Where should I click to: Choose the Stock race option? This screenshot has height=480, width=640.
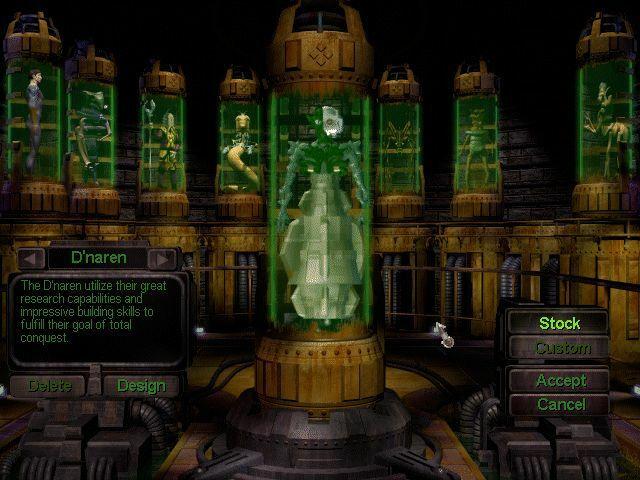coord(559,323)
